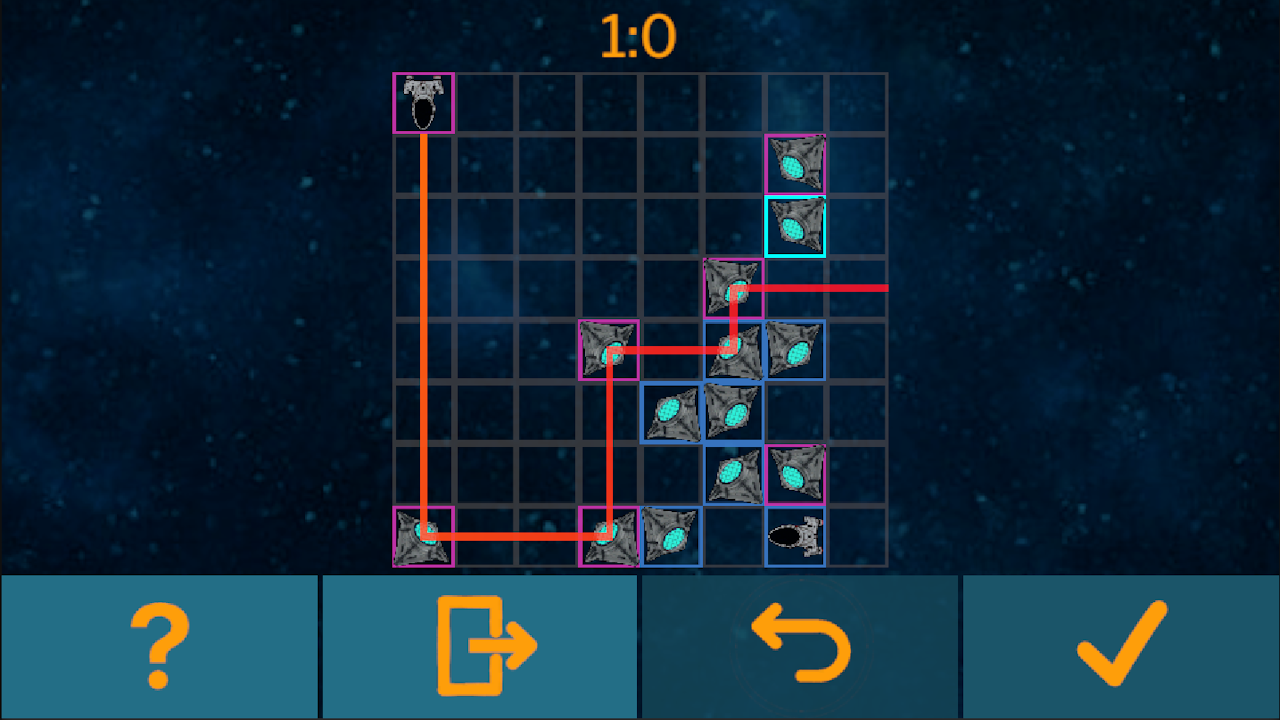Viewport: 1280px width, 720px height.
Task: Select the magenta mirror at the bottom laser corner
Action: tap(609, 537)
